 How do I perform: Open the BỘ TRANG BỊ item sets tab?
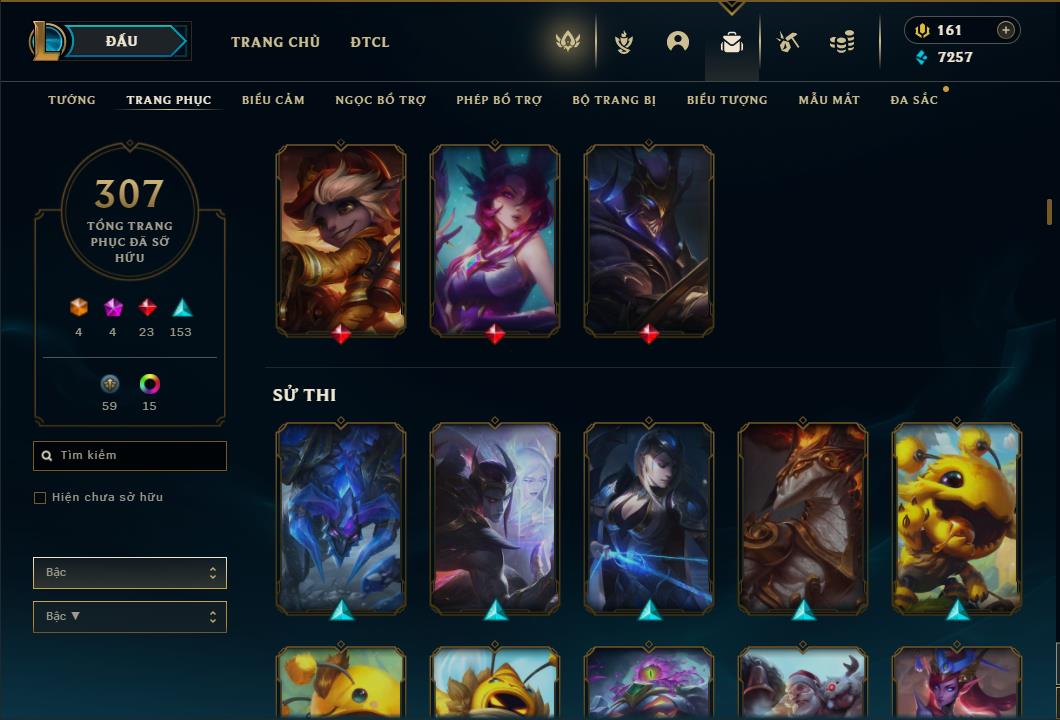click(614, 100)
